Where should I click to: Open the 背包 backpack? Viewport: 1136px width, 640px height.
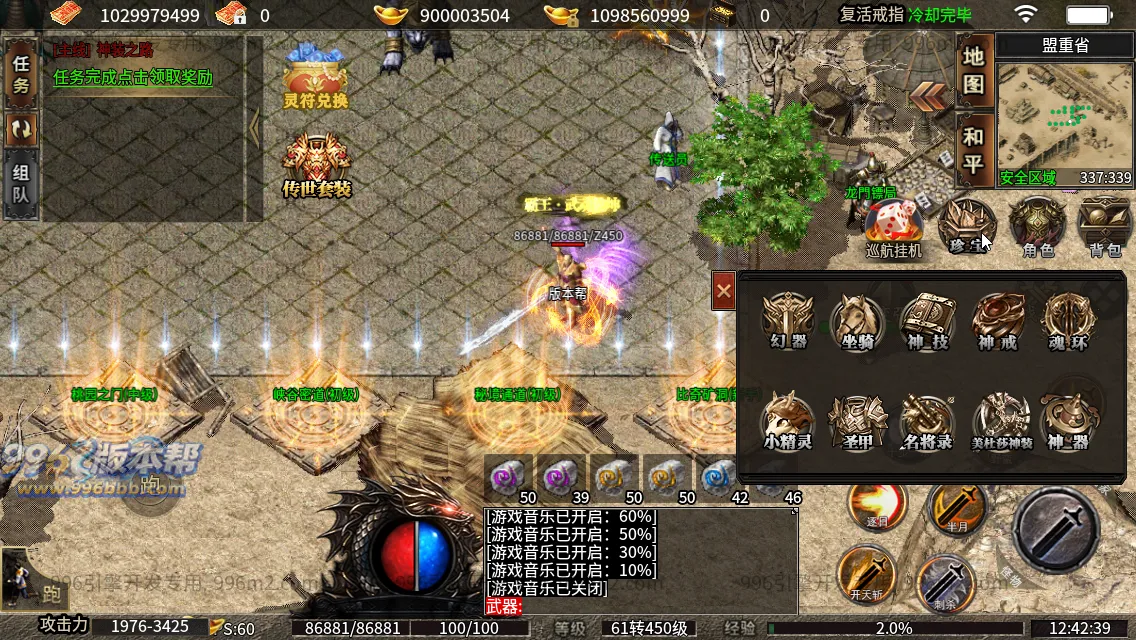pyautogui.click(x=1104, y=225)
